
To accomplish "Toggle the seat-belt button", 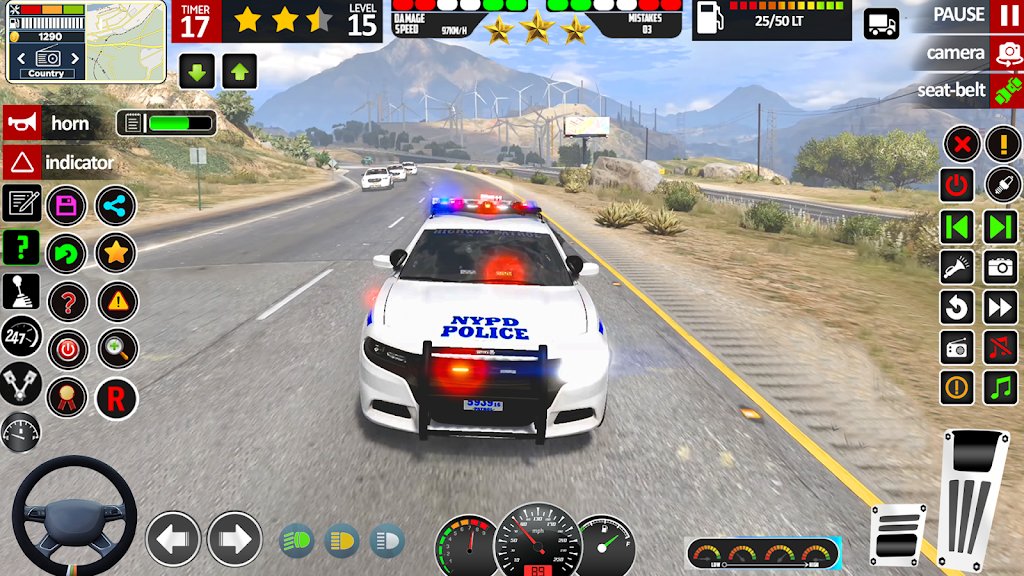I will pyautogui.click(x=1005, y=91).
